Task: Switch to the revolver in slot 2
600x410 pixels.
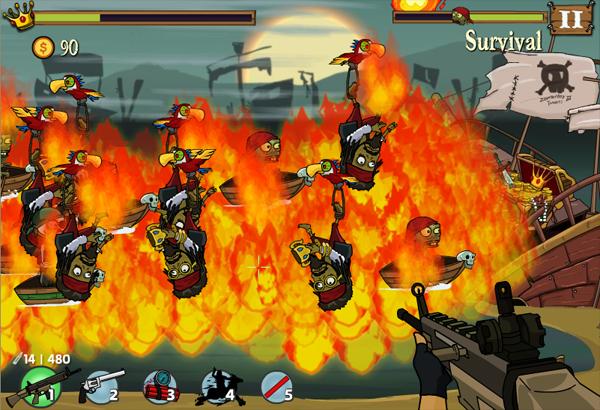Action: click(x=100, y=384)
